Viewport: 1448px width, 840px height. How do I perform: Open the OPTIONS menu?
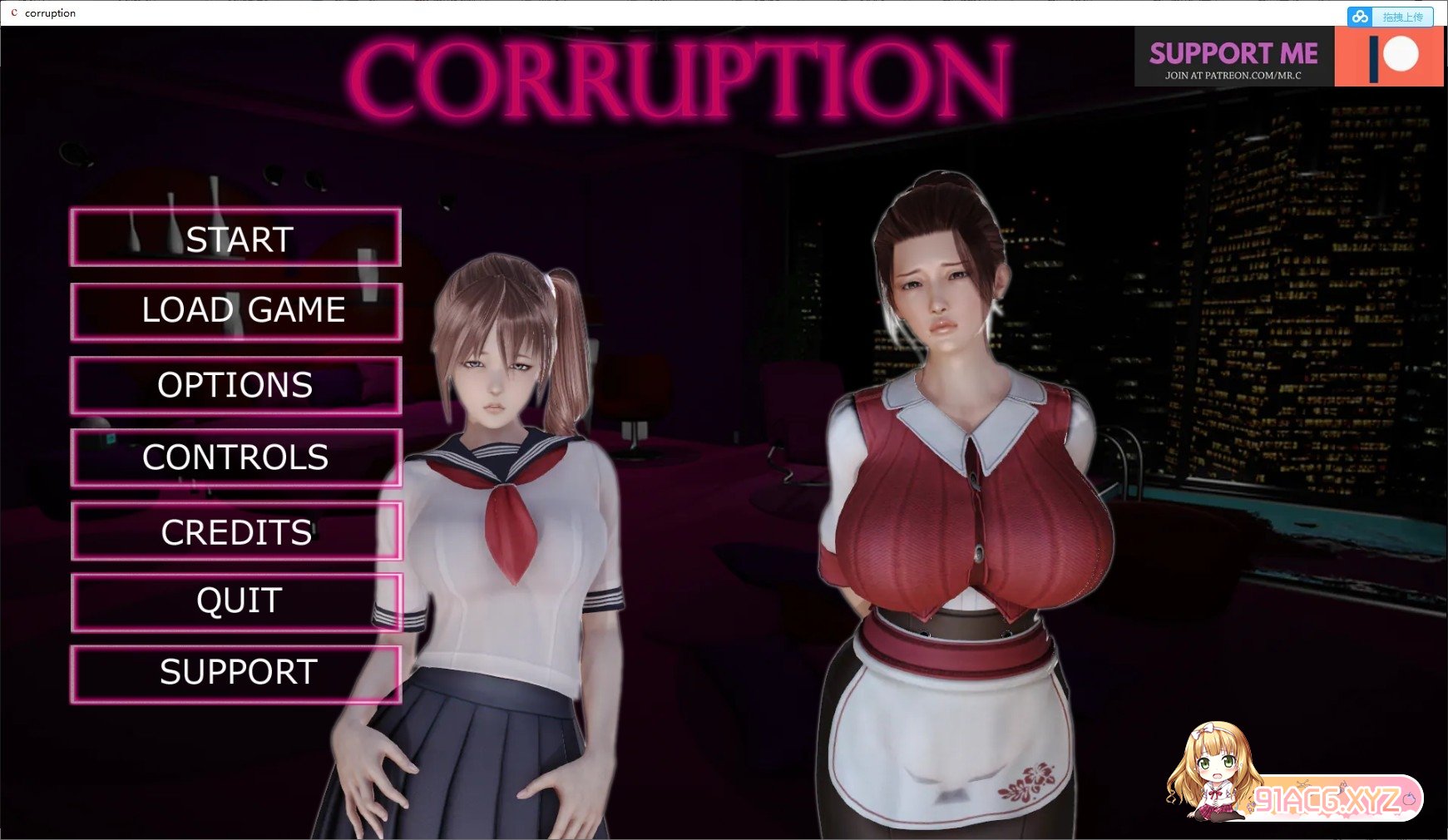tap(236, 384)
